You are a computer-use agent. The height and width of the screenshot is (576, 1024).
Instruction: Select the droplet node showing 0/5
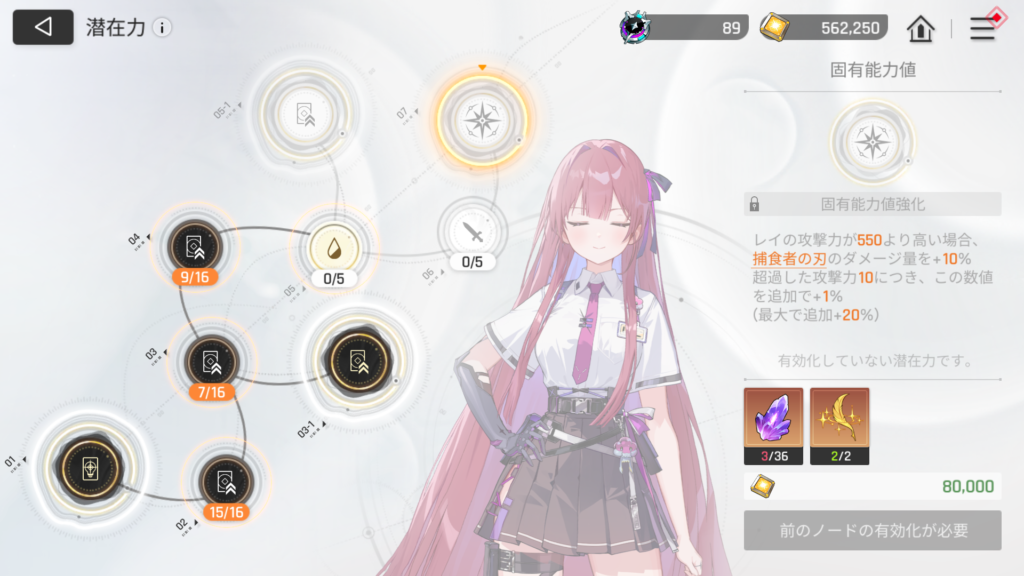coord(333,246)
